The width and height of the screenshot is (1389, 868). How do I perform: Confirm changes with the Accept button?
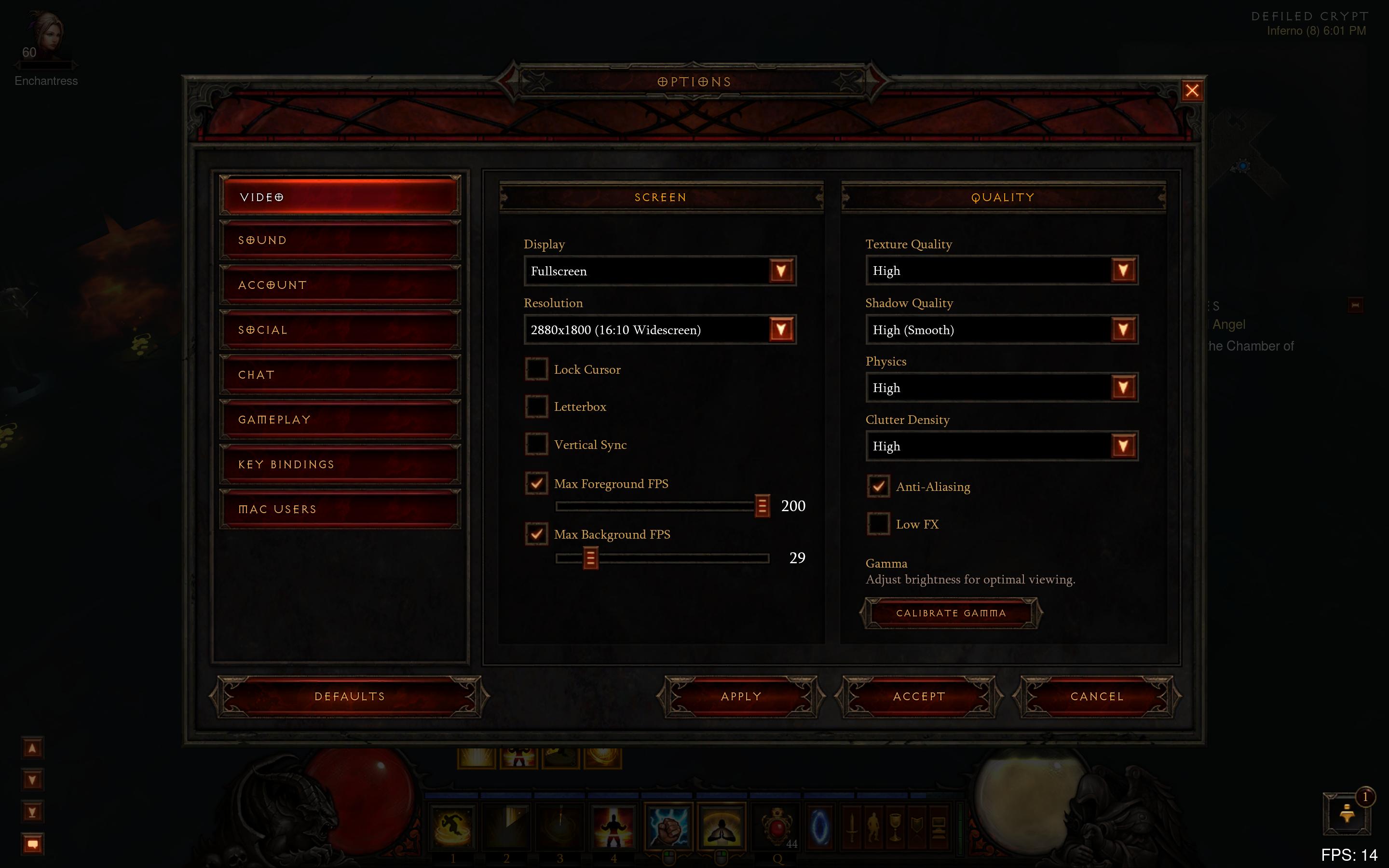point(918,696)
